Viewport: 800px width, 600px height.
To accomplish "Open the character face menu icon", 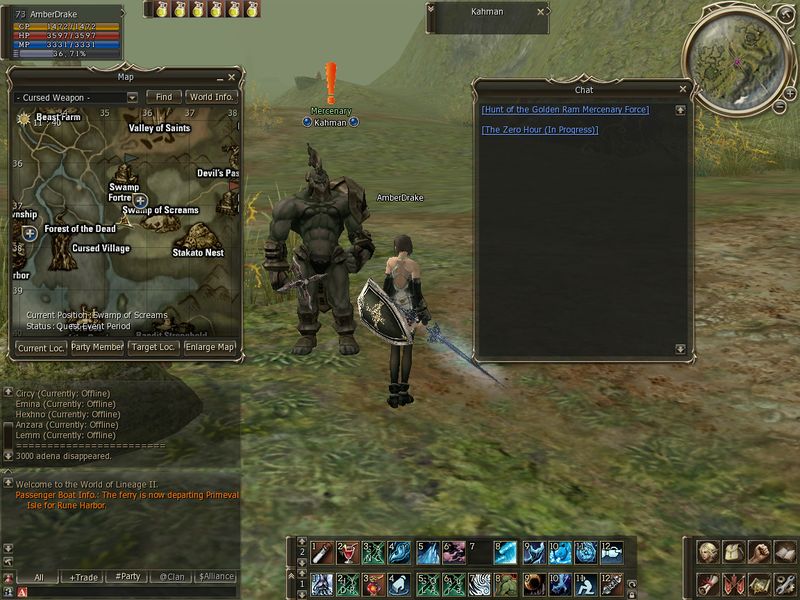I will tap(708, 551).
